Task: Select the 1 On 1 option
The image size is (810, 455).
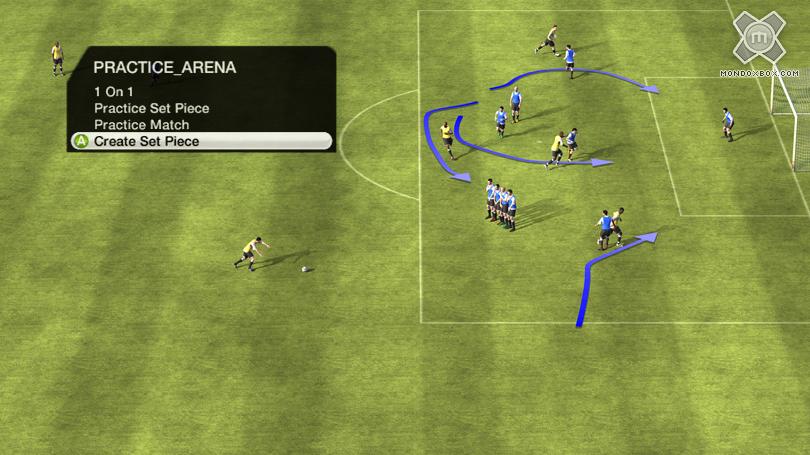Action: point(114,92)
